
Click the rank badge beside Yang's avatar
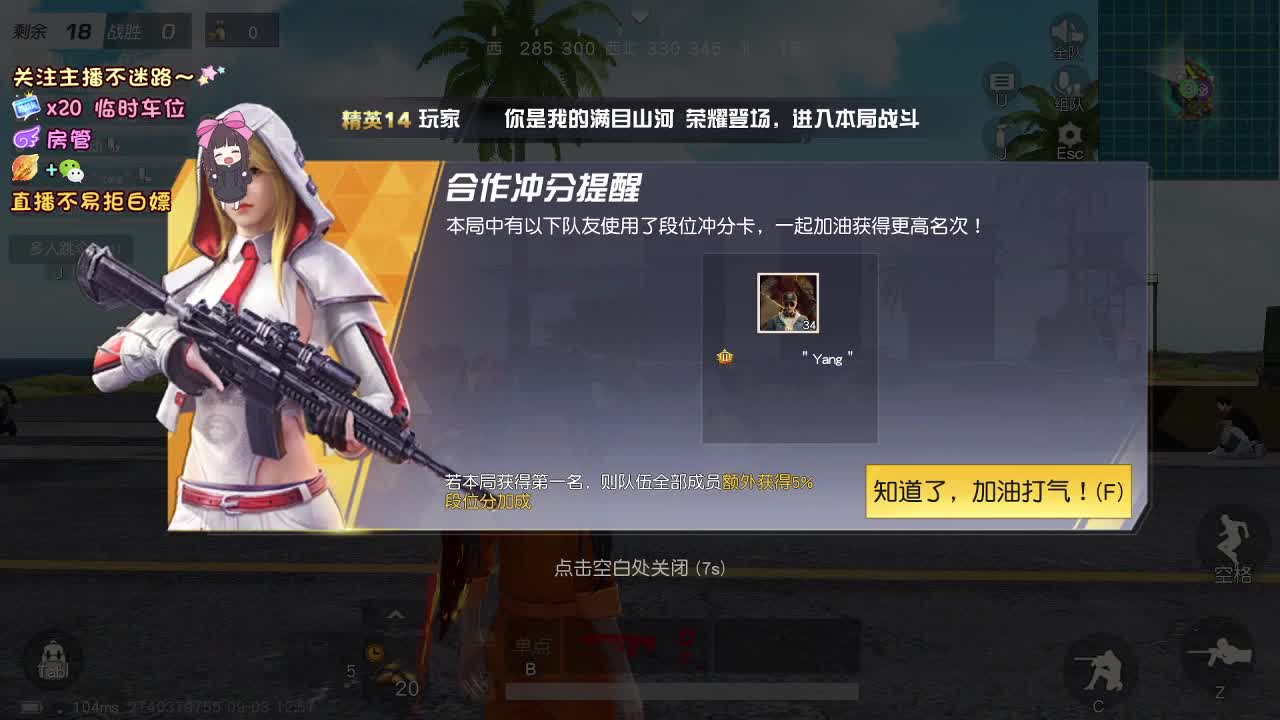coord(725,357)
